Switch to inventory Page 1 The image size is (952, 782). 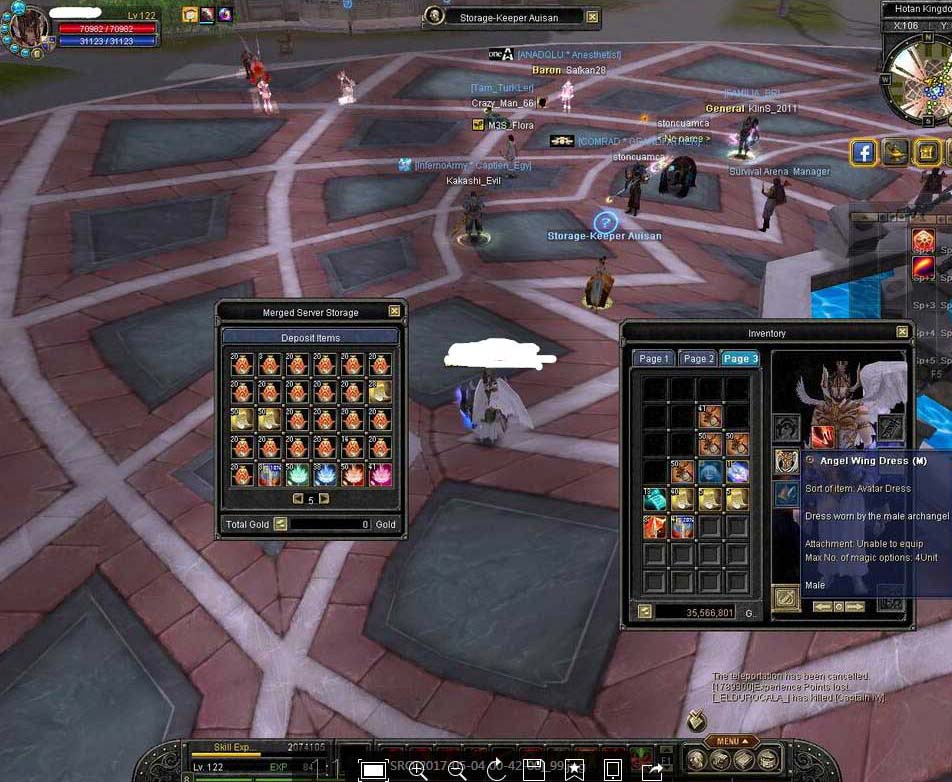point(653,359)
